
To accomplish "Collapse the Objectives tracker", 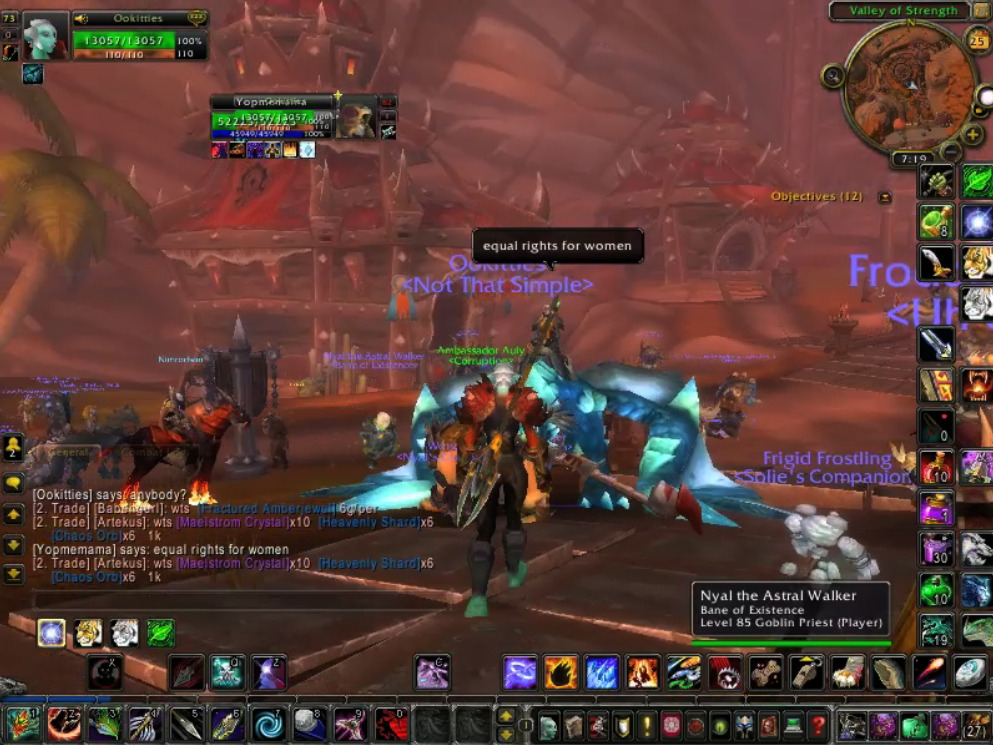I will point(884,197).
